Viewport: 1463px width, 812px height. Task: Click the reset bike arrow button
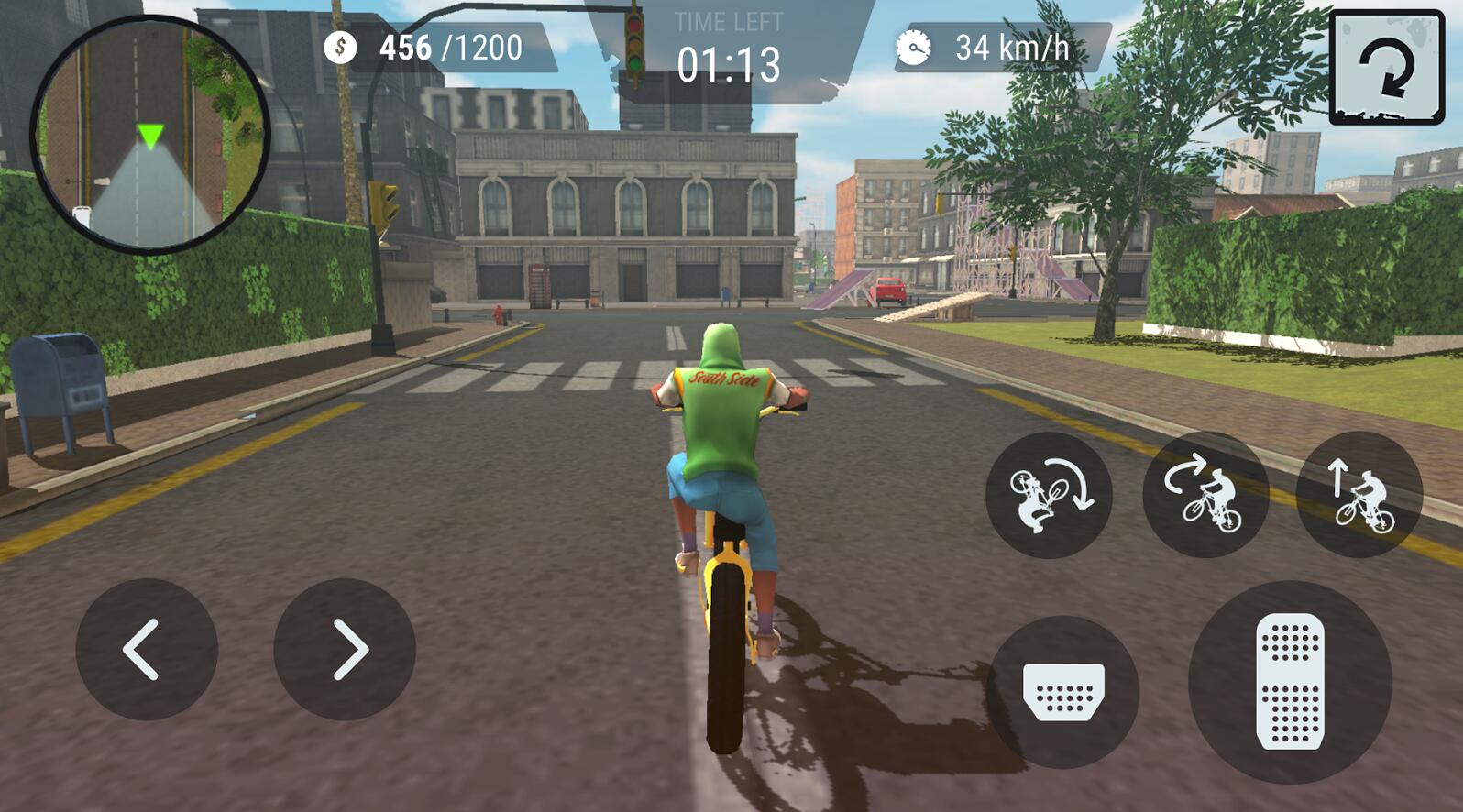[x=1386, y=68]
